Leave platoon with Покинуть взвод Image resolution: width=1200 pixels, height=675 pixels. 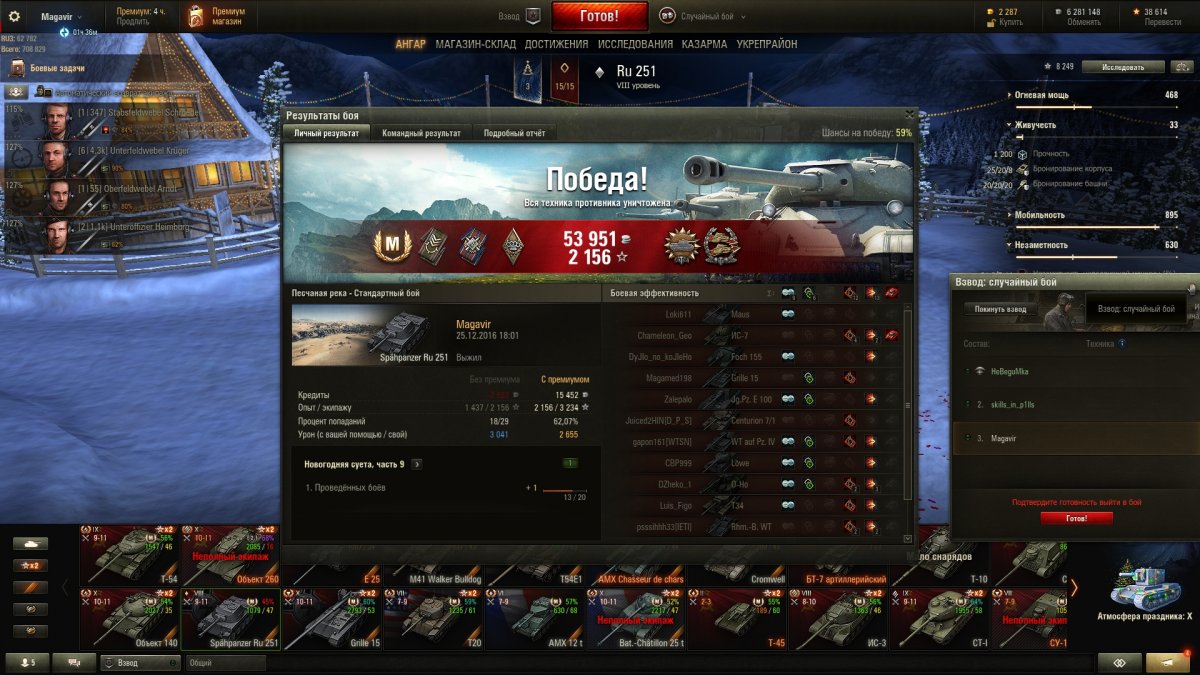tap(1000, 309)
